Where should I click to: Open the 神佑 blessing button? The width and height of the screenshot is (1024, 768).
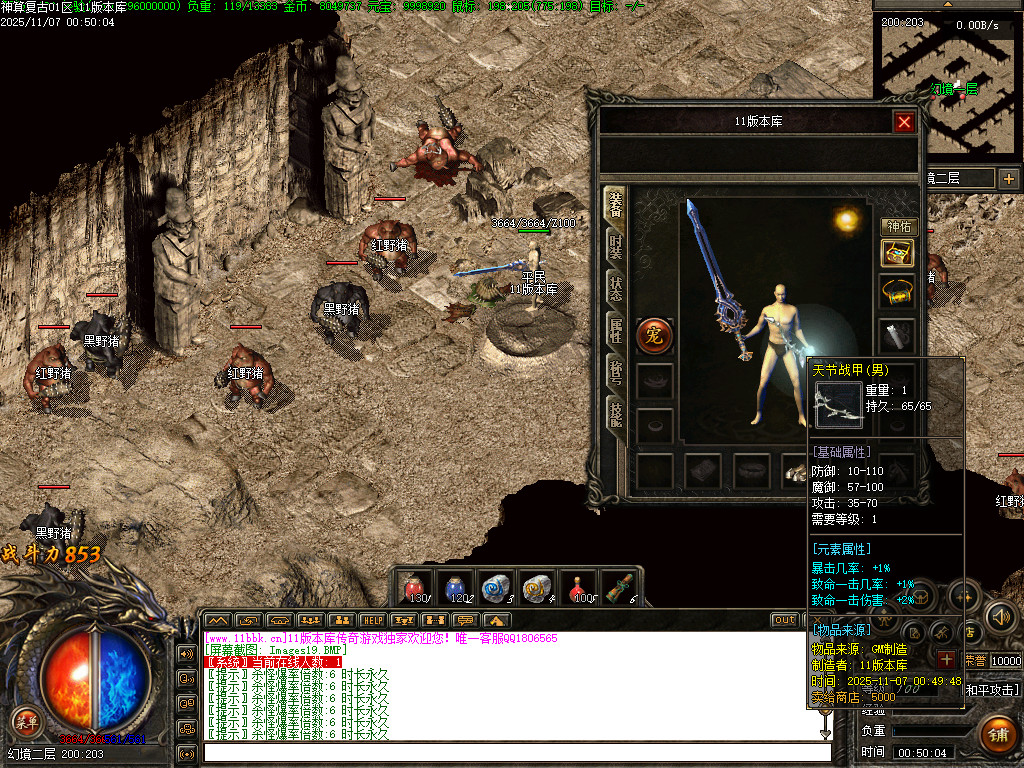[x=898, y=227]
